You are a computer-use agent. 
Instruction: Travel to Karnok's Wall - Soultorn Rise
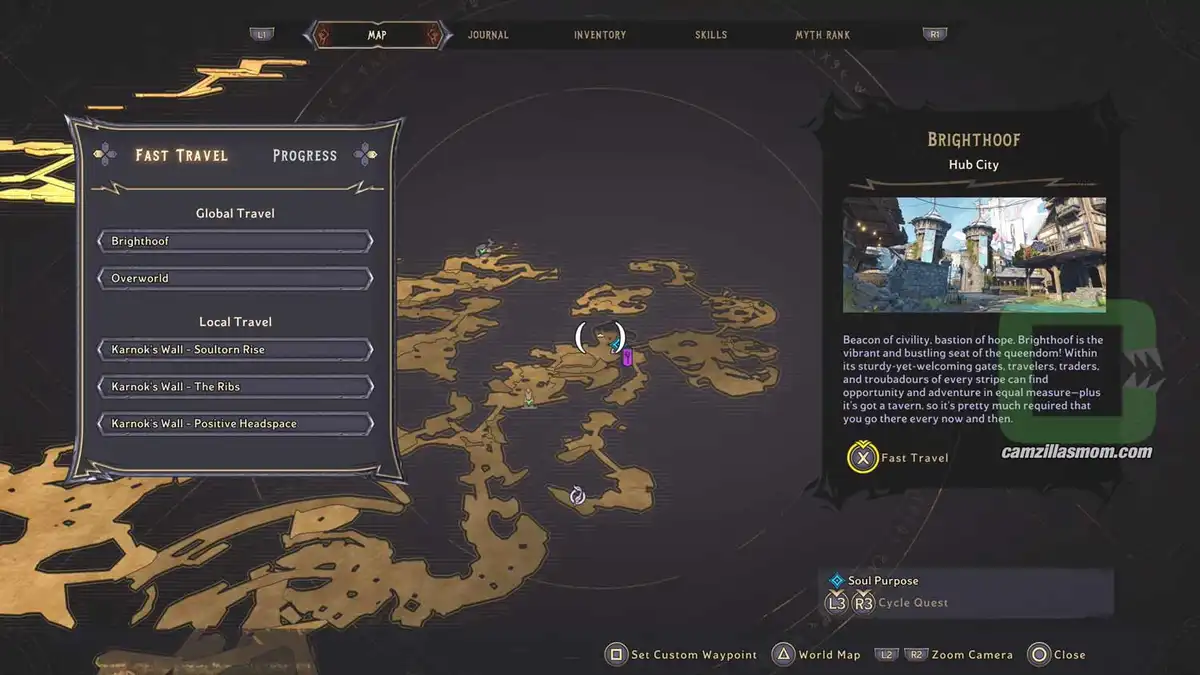click(235, 350)
